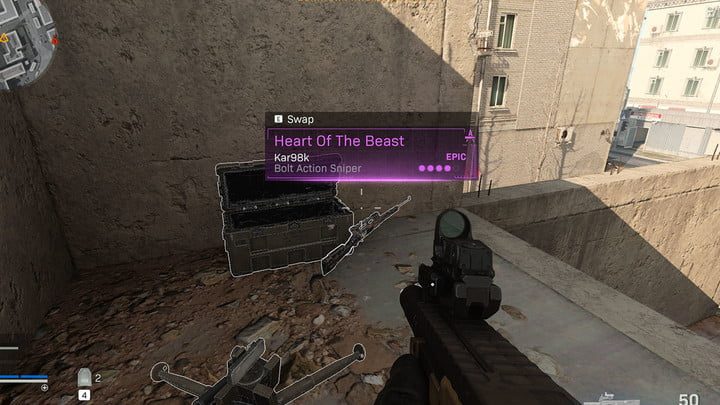Click the armor plate icon
The width and height of the screenshot is (720, 405).
[x=86, y=379]
